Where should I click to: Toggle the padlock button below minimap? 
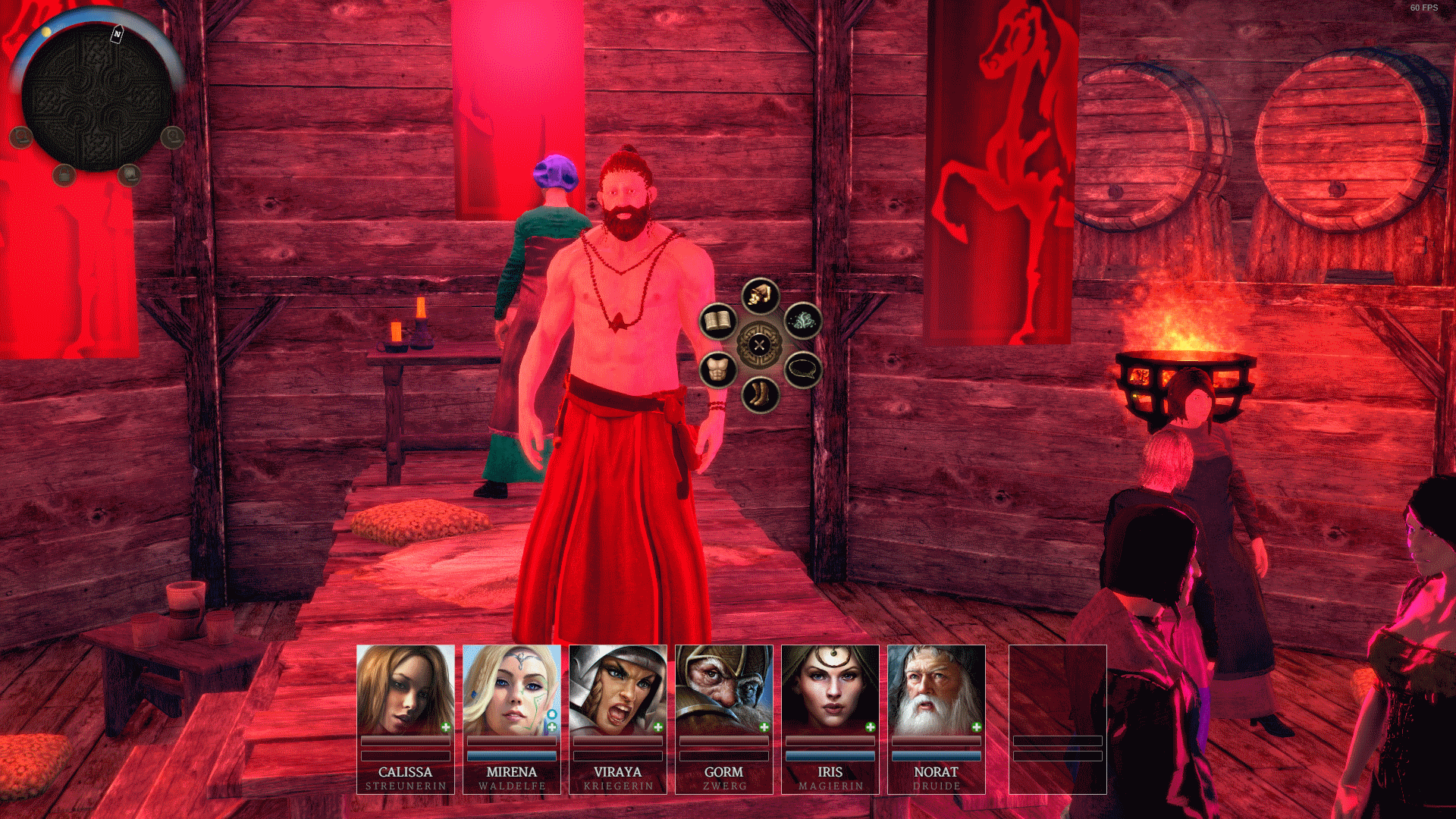pyautogui.click(x=64, y=175)
